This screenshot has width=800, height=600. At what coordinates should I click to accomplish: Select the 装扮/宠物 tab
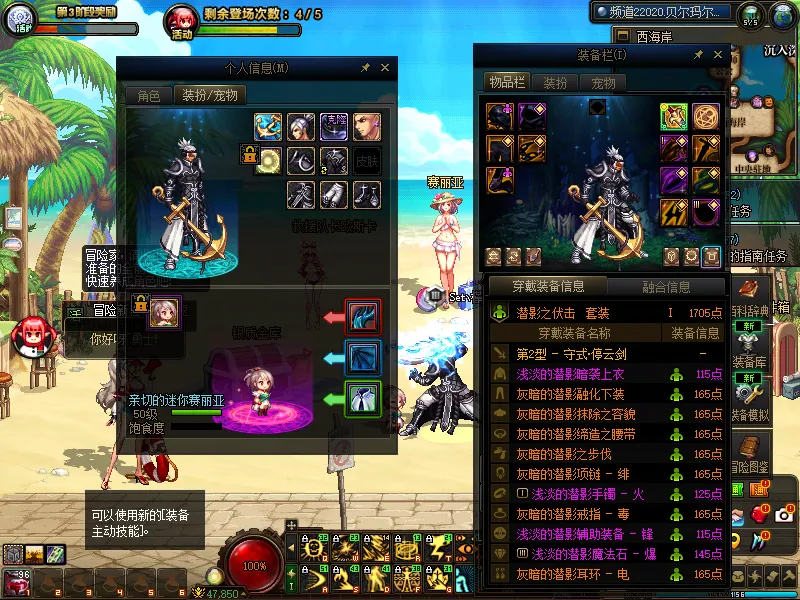point(210,96)
